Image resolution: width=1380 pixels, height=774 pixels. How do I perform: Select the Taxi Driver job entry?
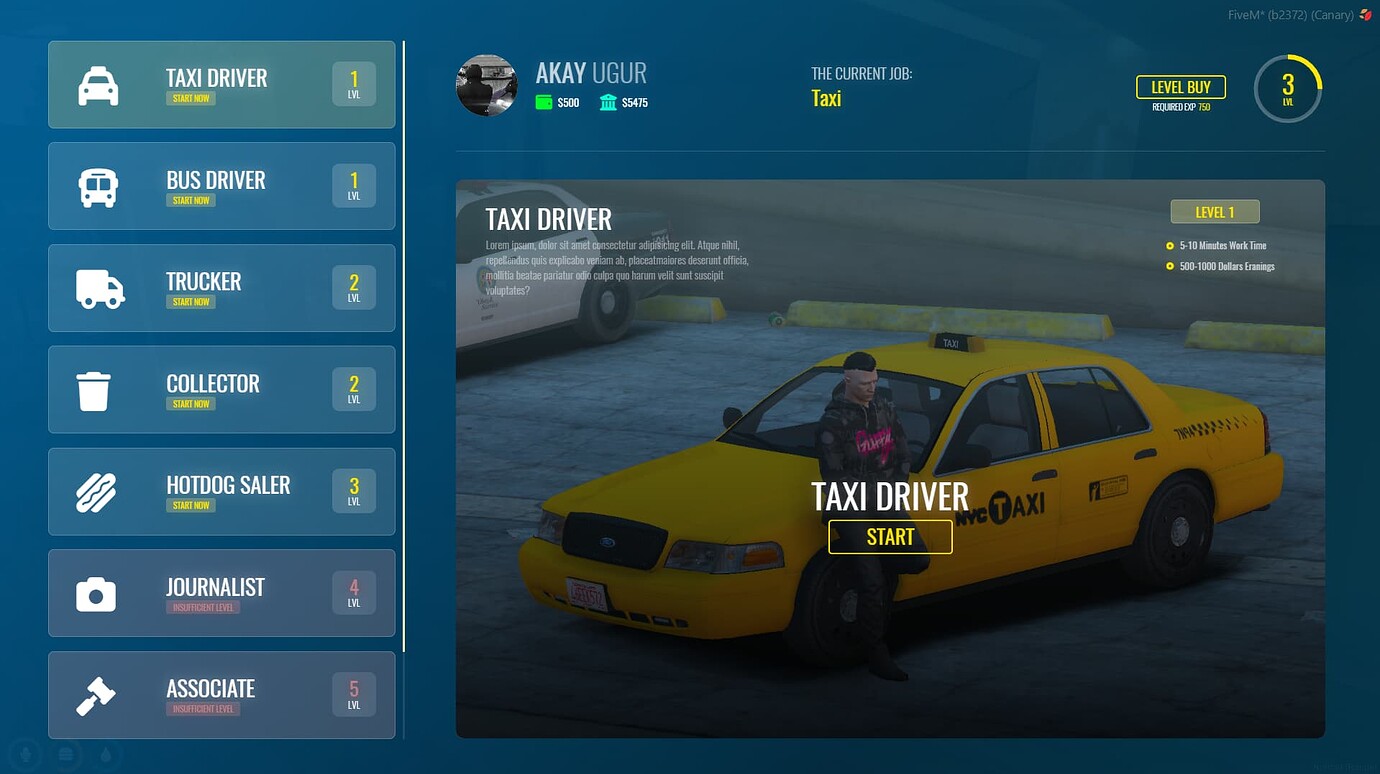[221, 84]
